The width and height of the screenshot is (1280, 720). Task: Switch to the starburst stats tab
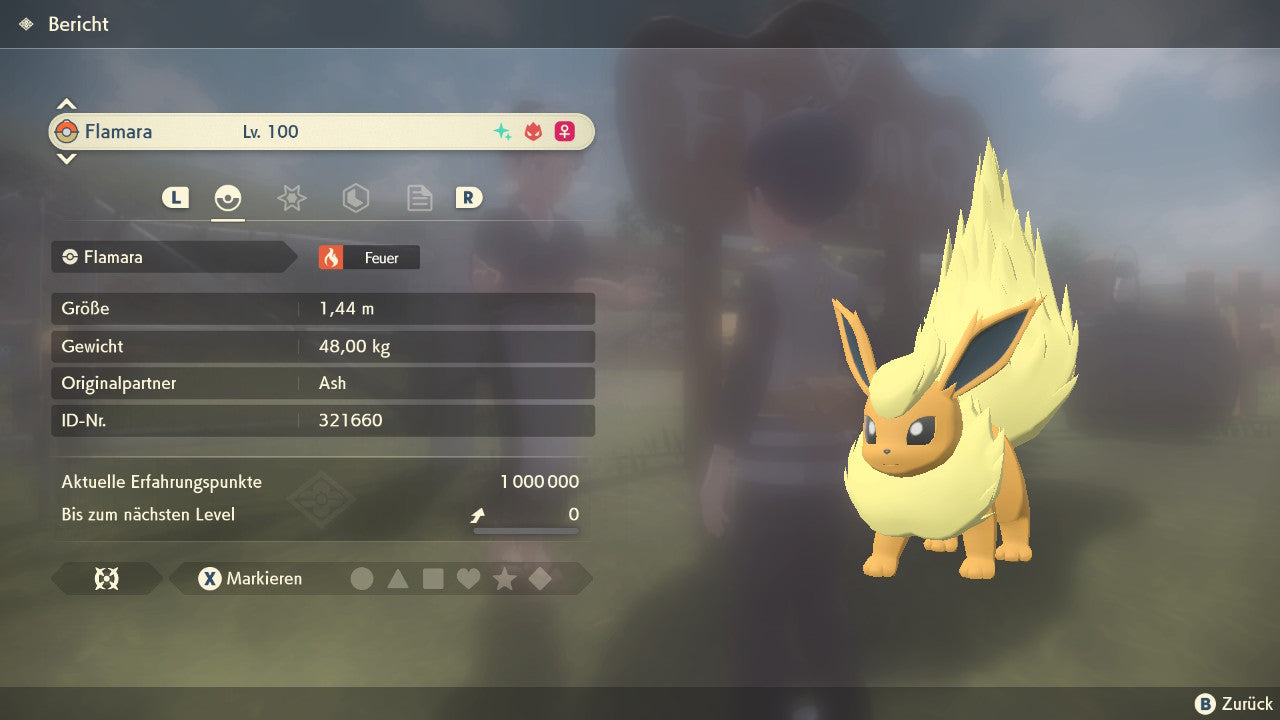[x=291, y=198]
